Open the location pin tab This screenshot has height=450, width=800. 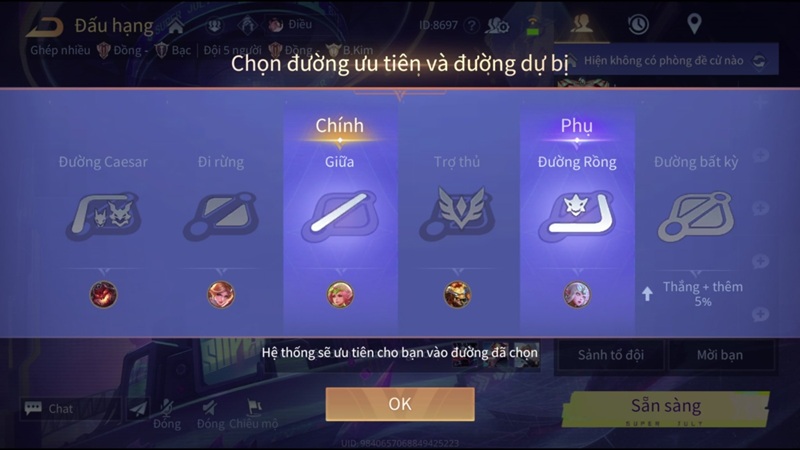click(694, 24)
